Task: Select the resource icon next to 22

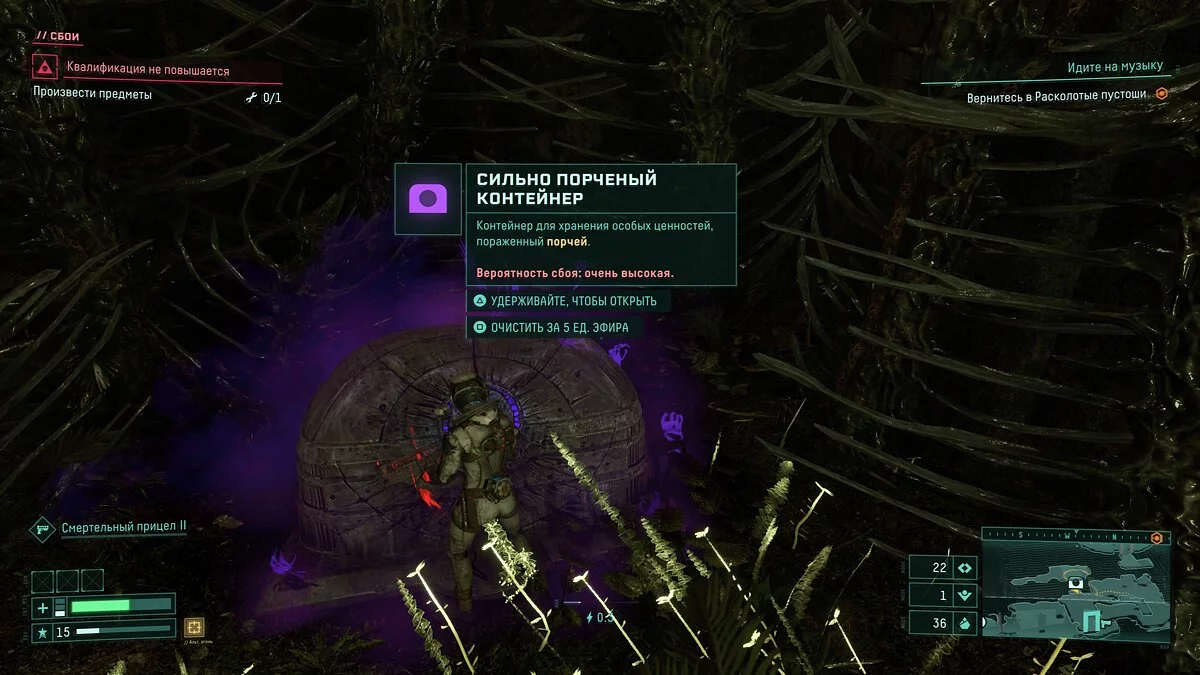Action: [965, 567]
